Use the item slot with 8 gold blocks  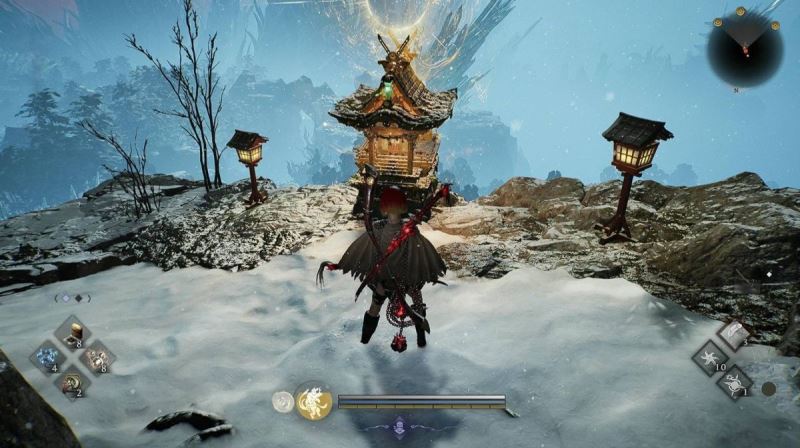click(72, 334)
